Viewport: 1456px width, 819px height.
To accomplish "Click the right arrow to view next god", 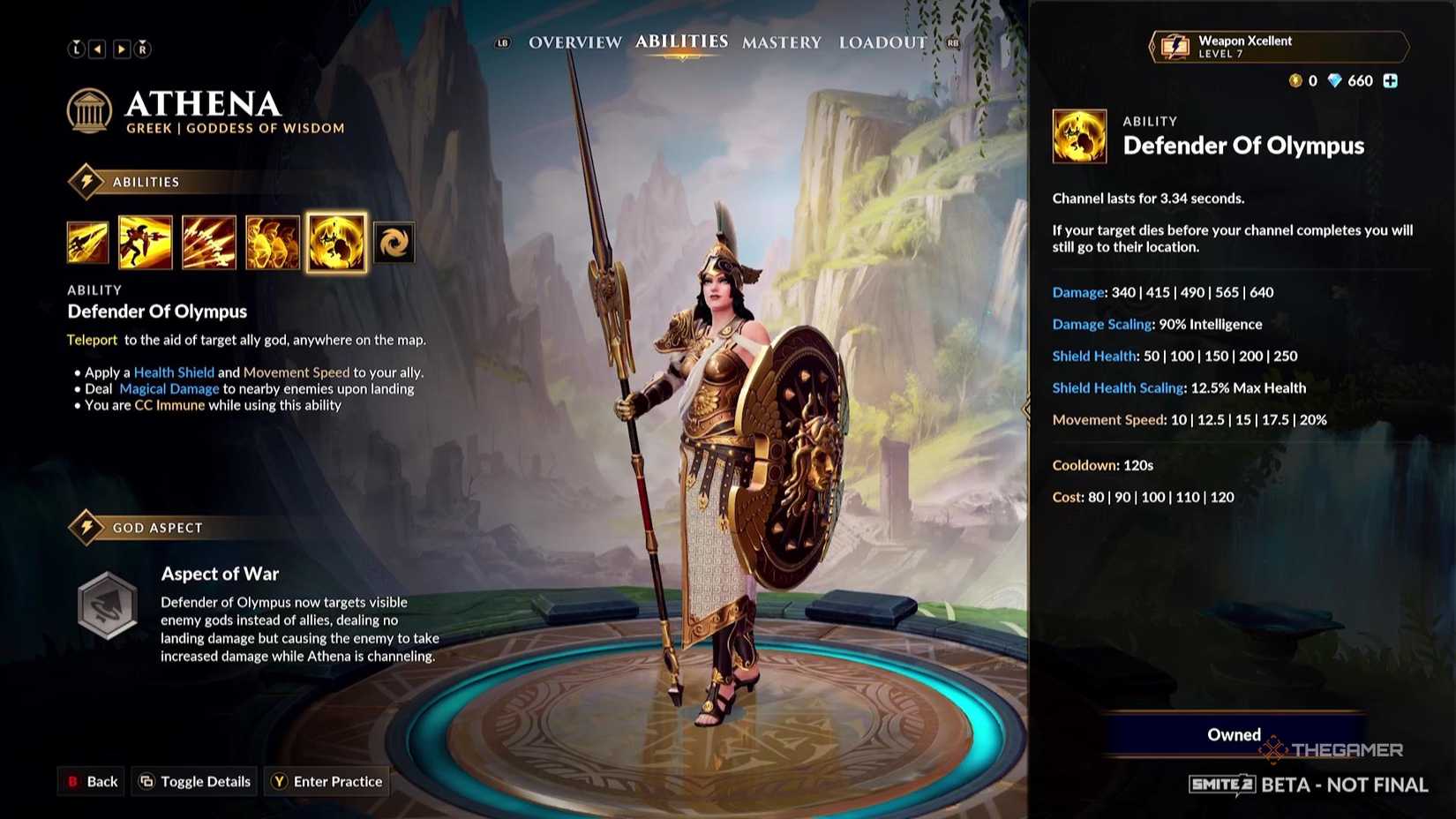I will pyautogui.click(x=121, y=49).
